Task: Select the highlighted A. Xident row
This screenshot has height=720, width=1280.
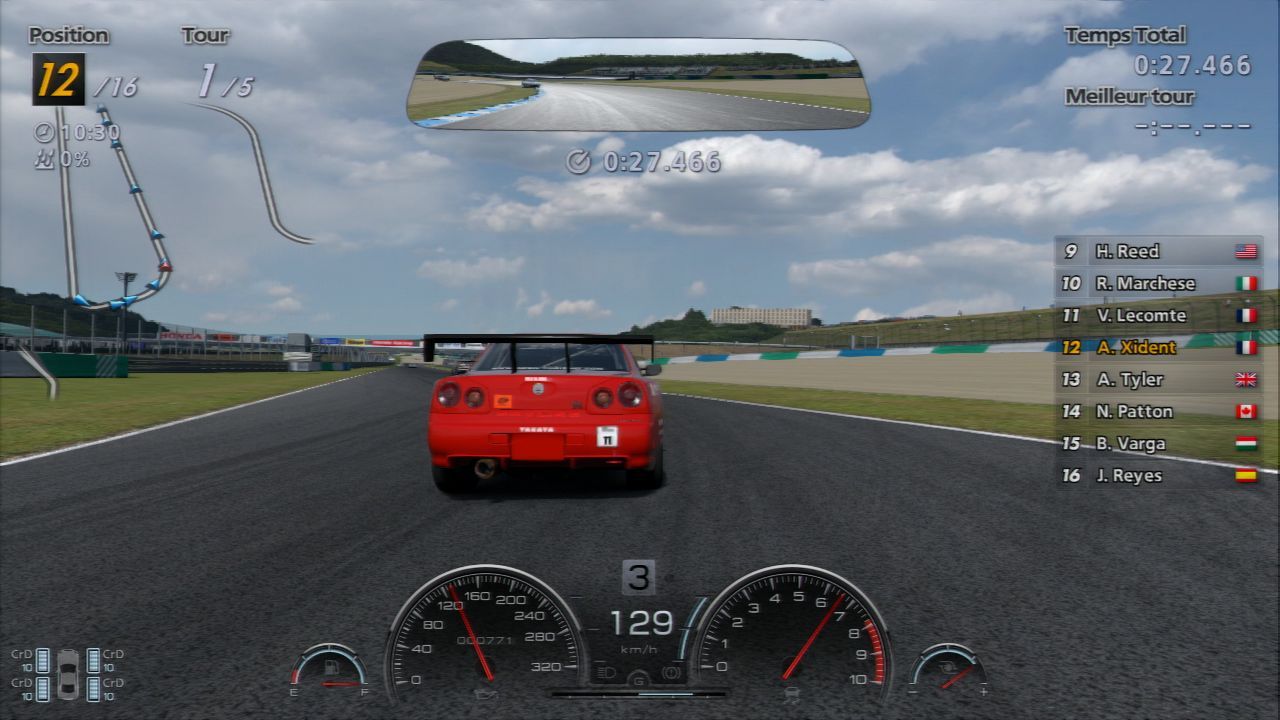Action: [1158, 347]
